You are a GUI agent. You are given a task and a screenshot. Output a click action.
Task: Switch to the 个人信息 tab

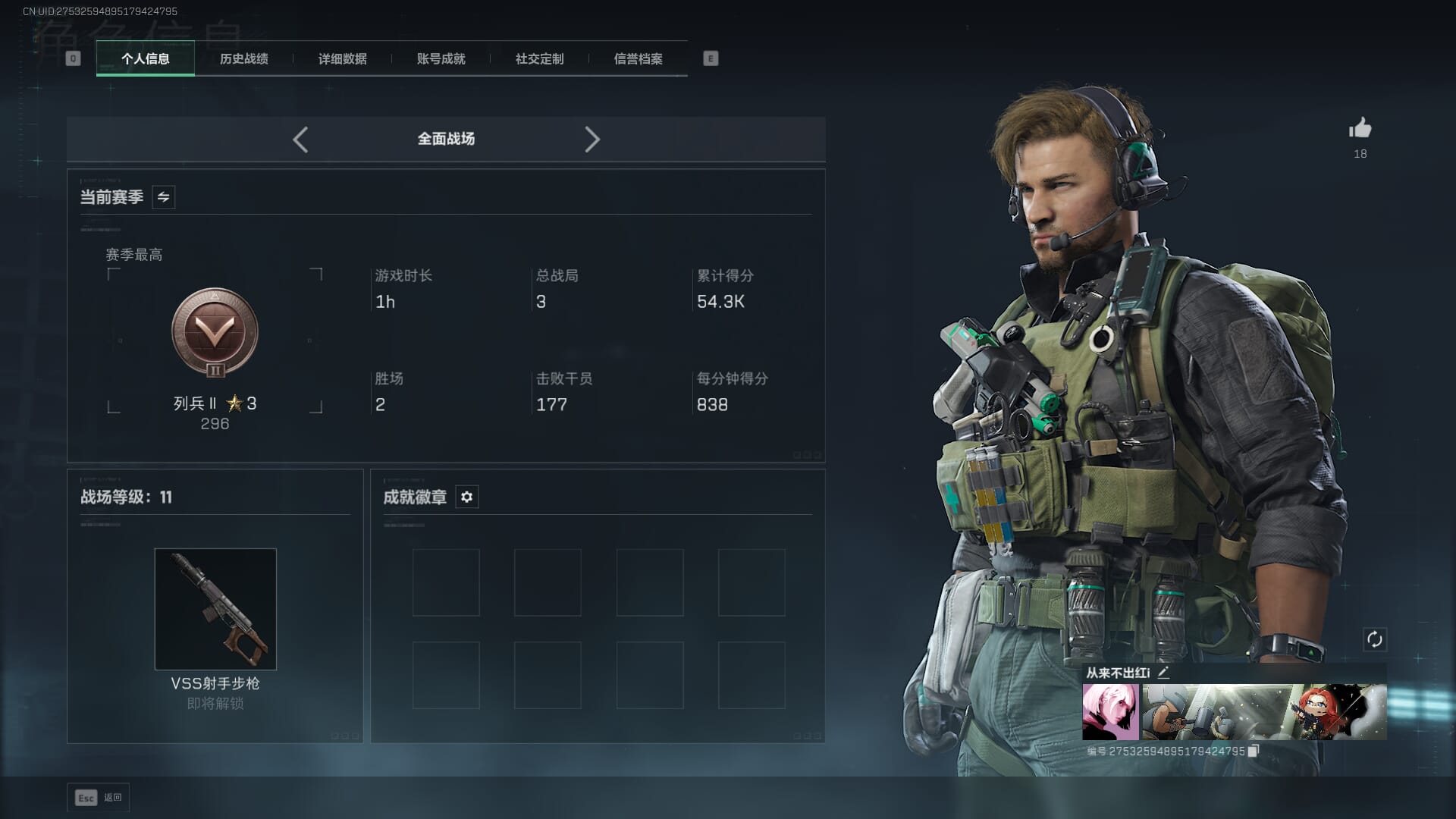click(x=146, y=58)
